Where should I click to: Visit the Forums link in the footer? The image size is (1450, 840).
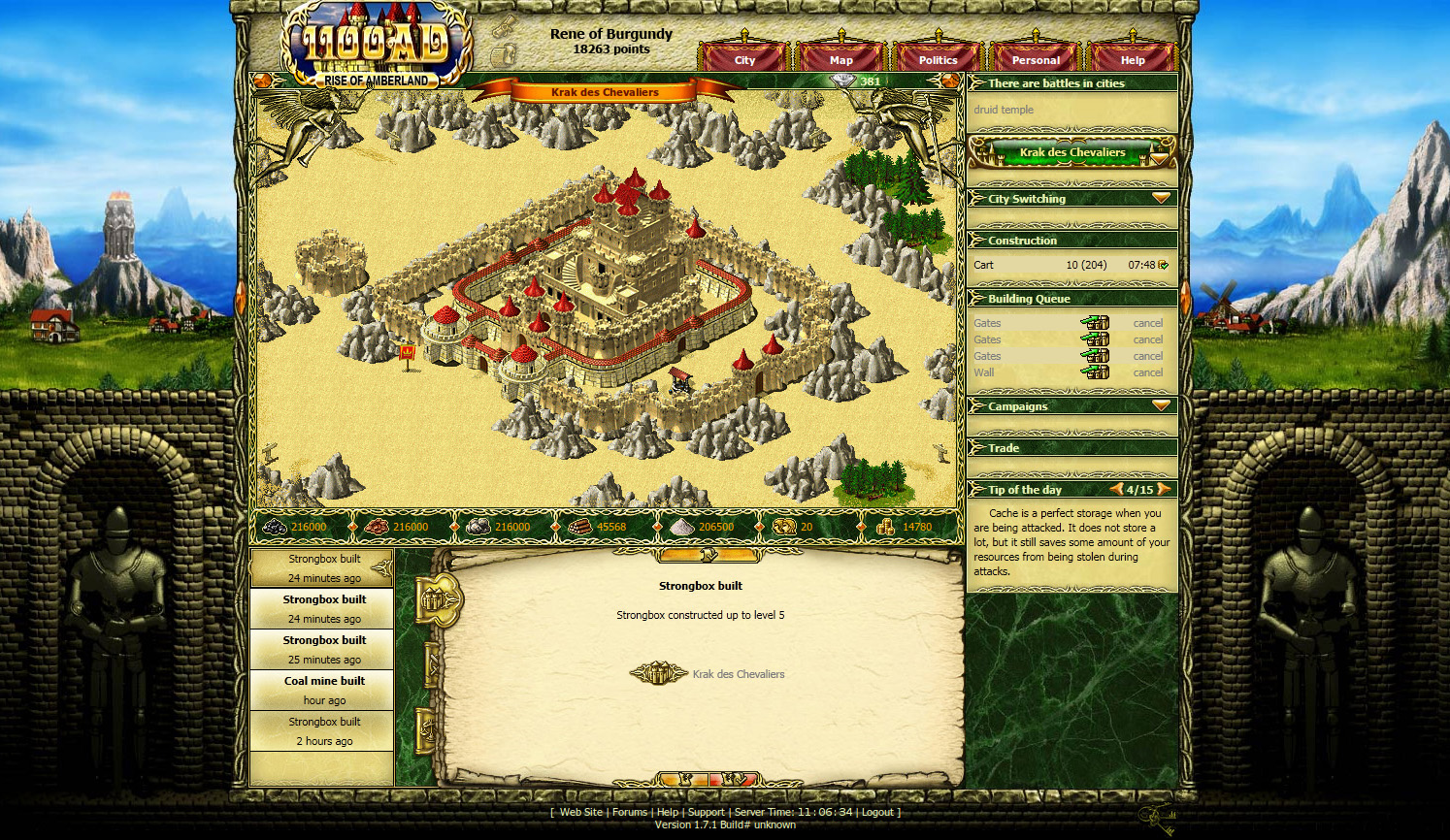(629, 812)
